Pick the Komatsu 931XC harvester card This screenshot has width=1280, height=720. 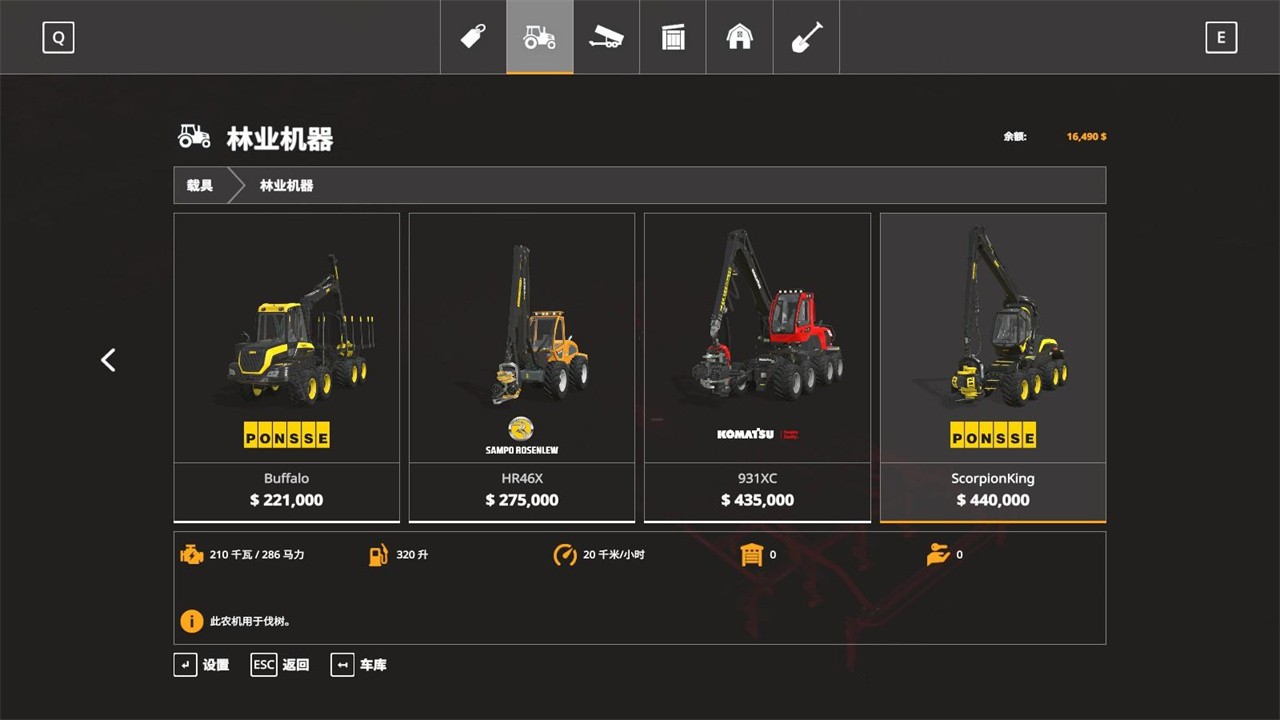757,366
